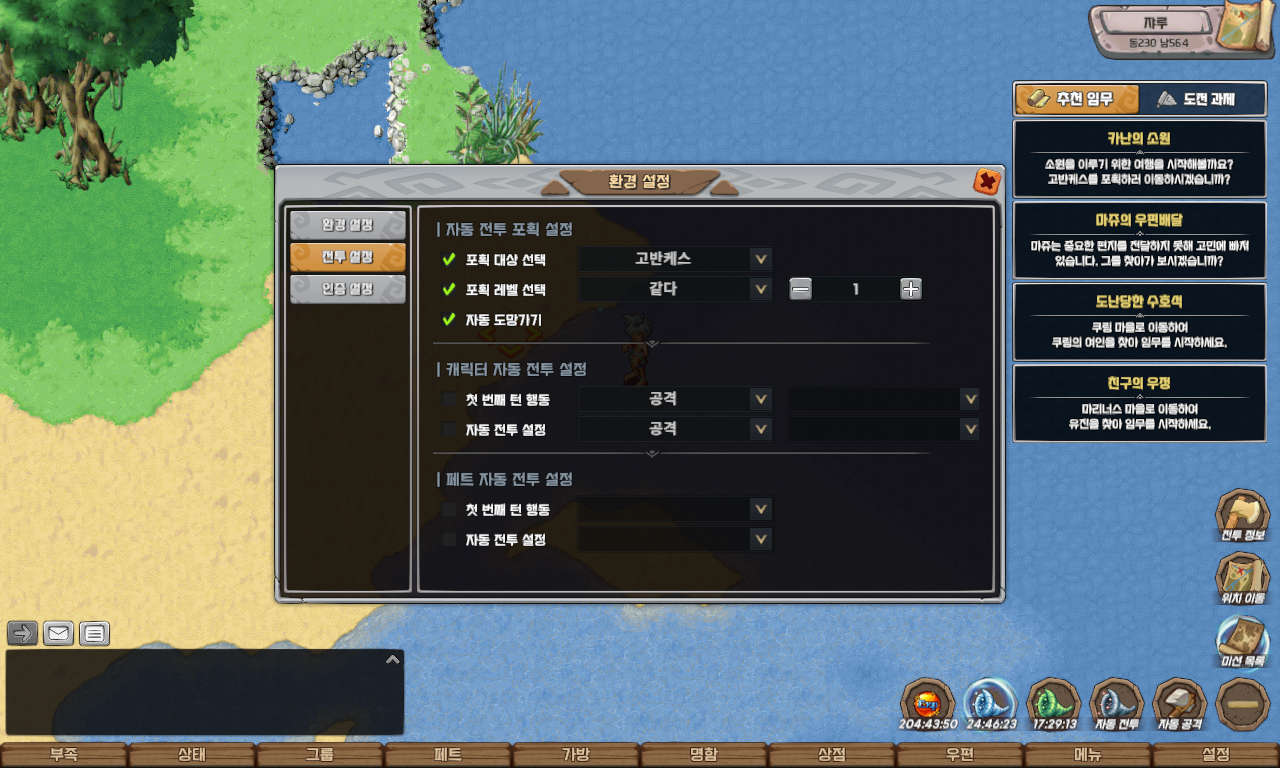Increase capture level with the plus button
1280x768 pixels.
click(x=910, y=289)
